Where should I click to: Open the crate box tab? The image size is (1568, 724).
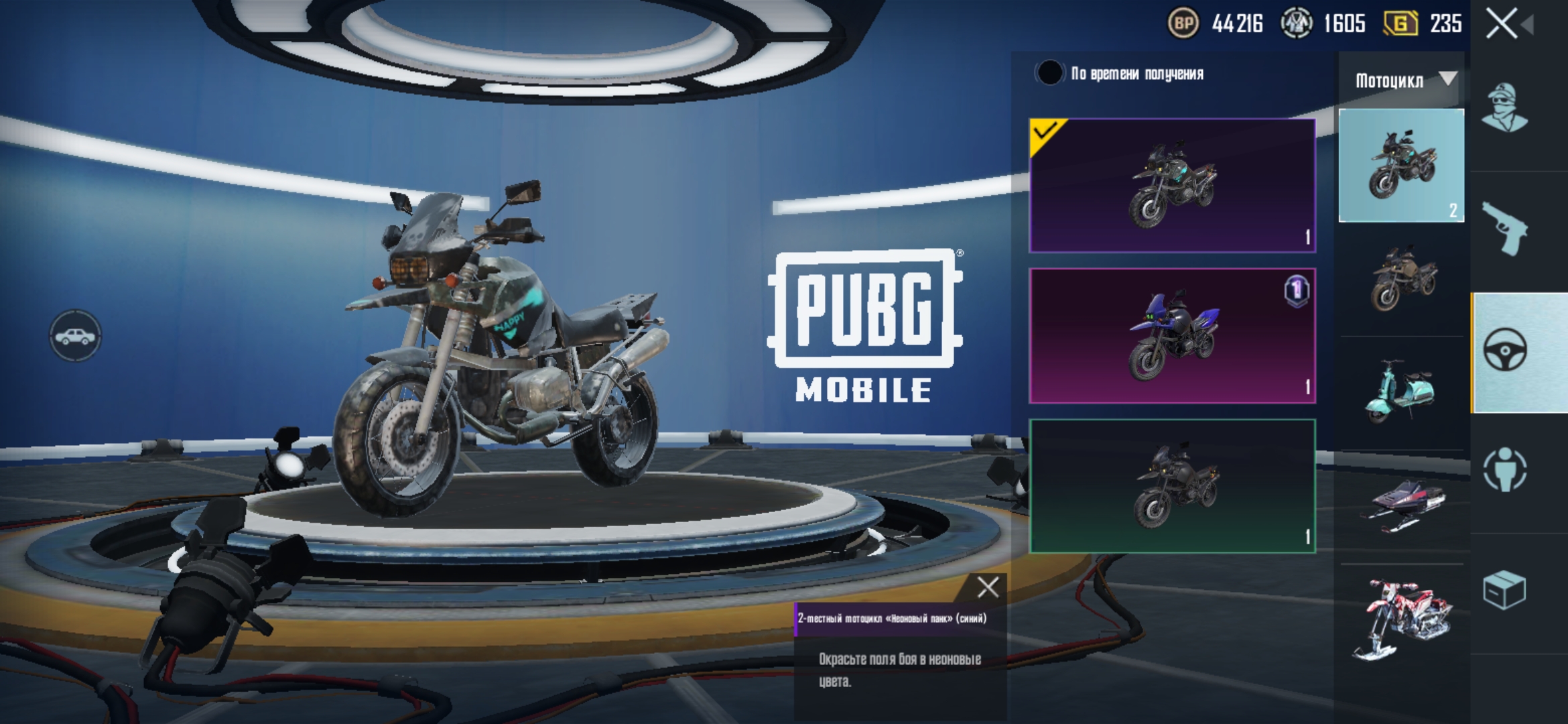tap(1505, 590)
